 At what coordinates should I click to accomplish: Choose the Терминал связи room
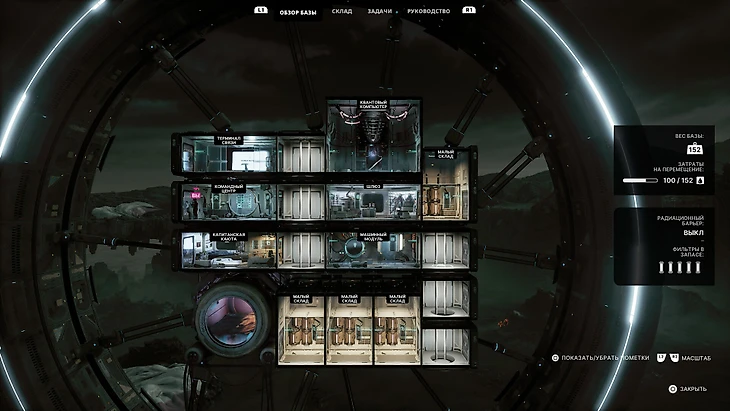(227, 154)
